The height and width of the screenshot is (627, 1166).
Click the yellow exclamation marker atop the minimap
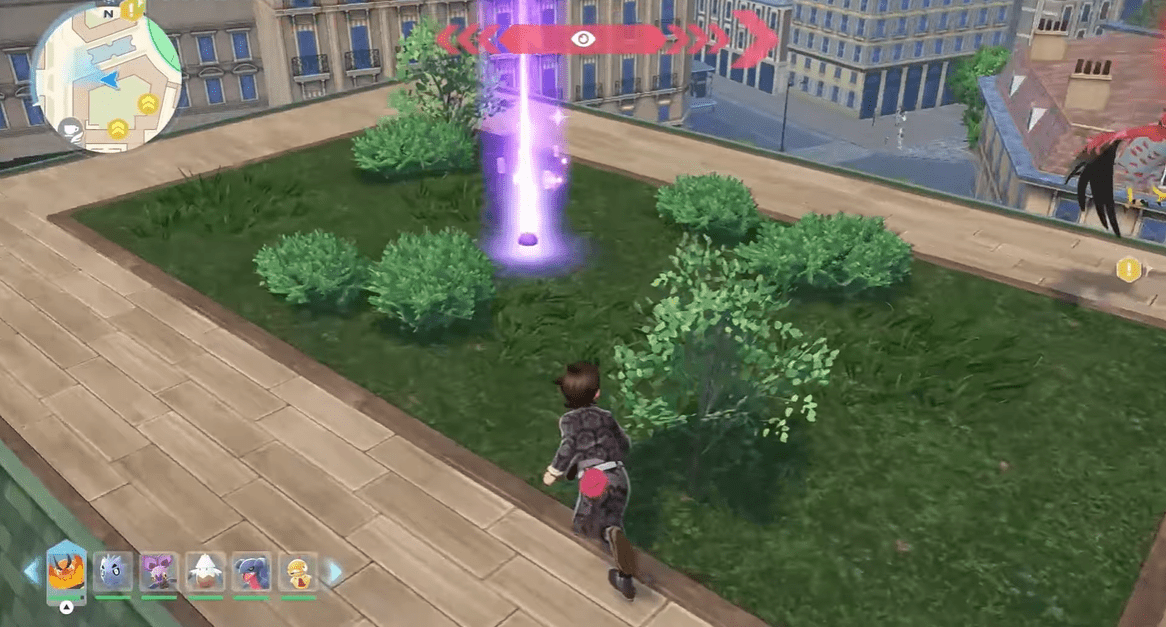(x=133, y=11)
